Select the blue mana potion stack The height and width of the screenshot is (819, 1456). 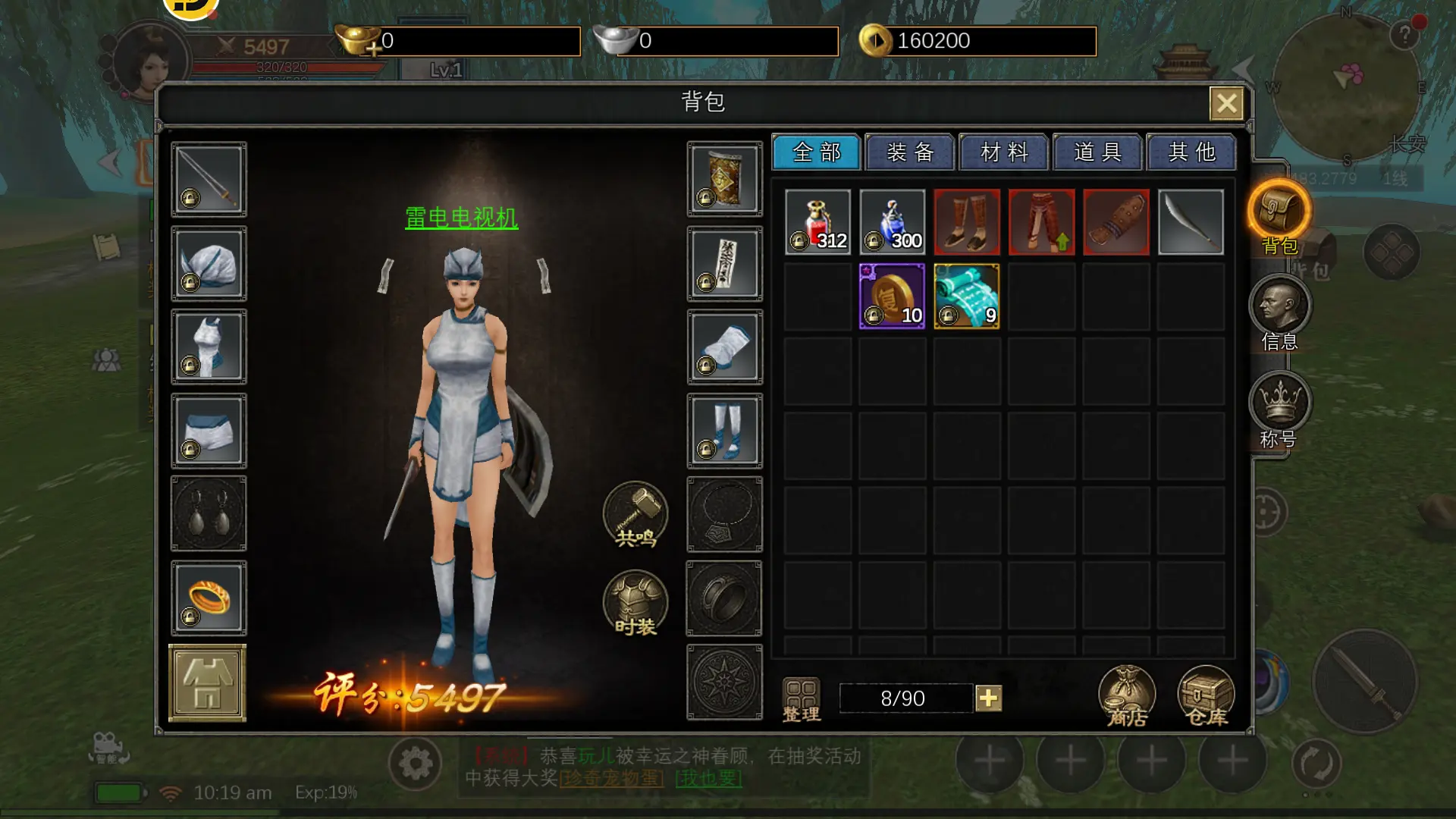[892, 222]
